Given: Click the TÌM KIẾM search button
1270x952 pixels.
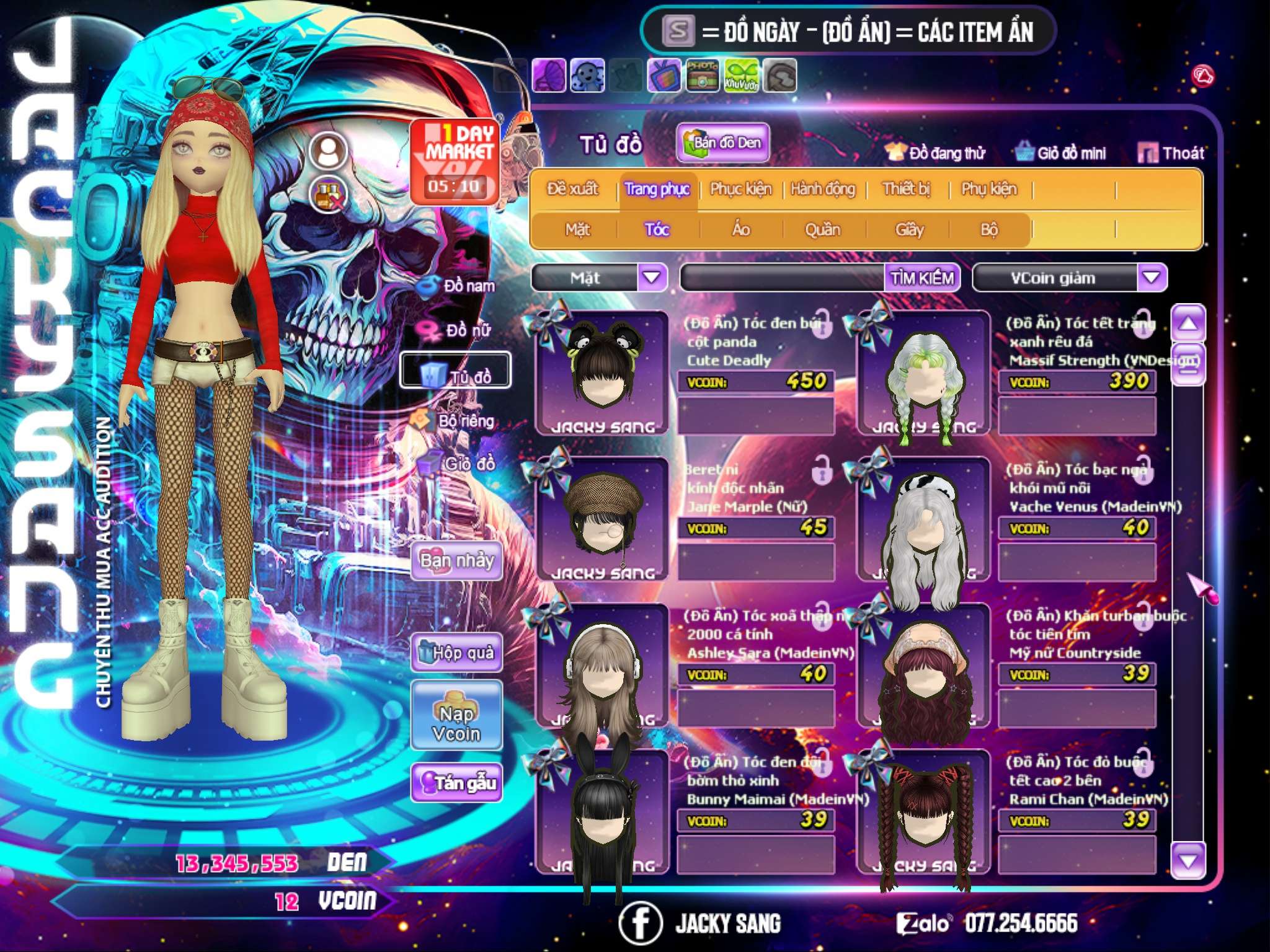Looking at the screenshot, I should click(922, 278).
